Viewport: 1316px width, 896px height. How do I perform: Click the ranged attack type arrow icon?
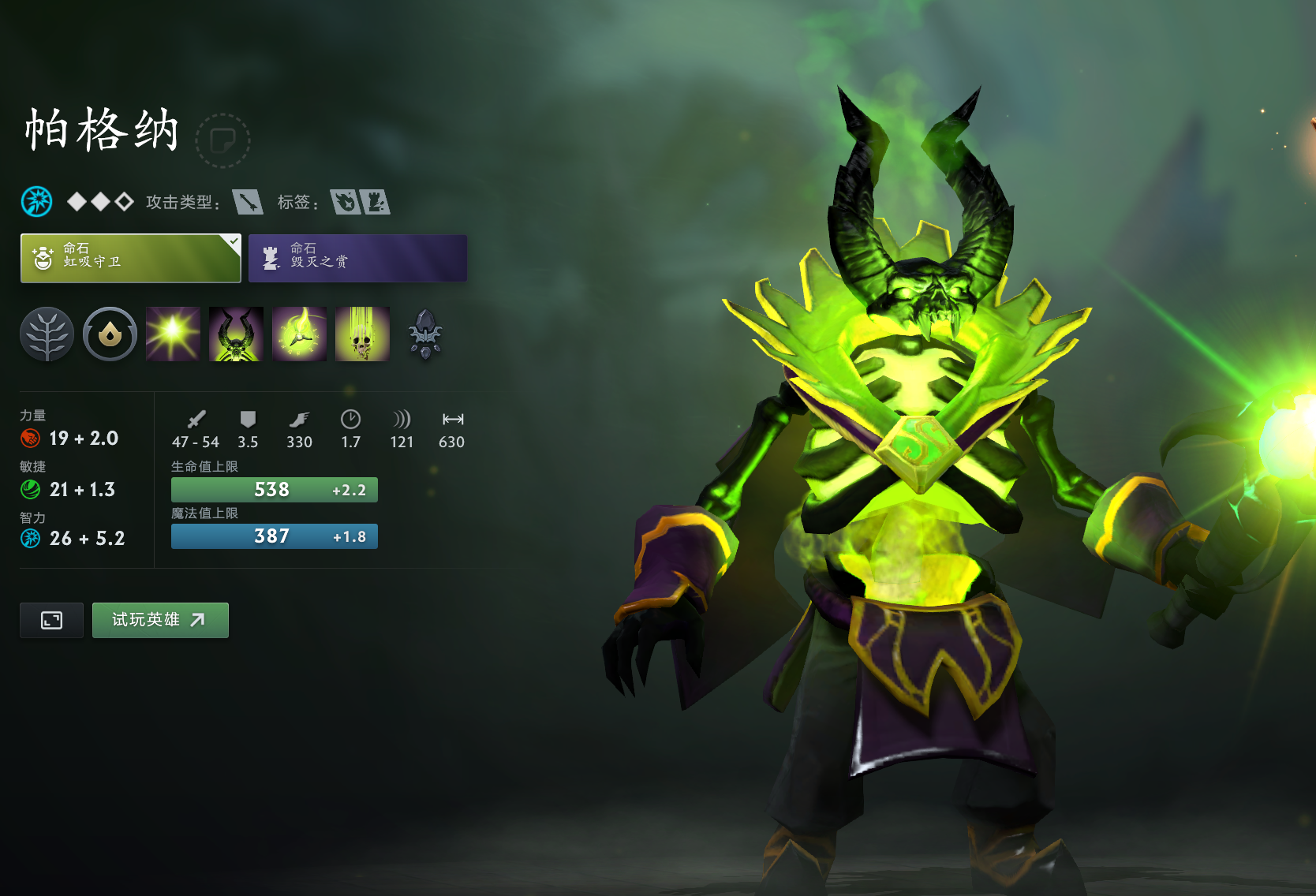(247, 202)
